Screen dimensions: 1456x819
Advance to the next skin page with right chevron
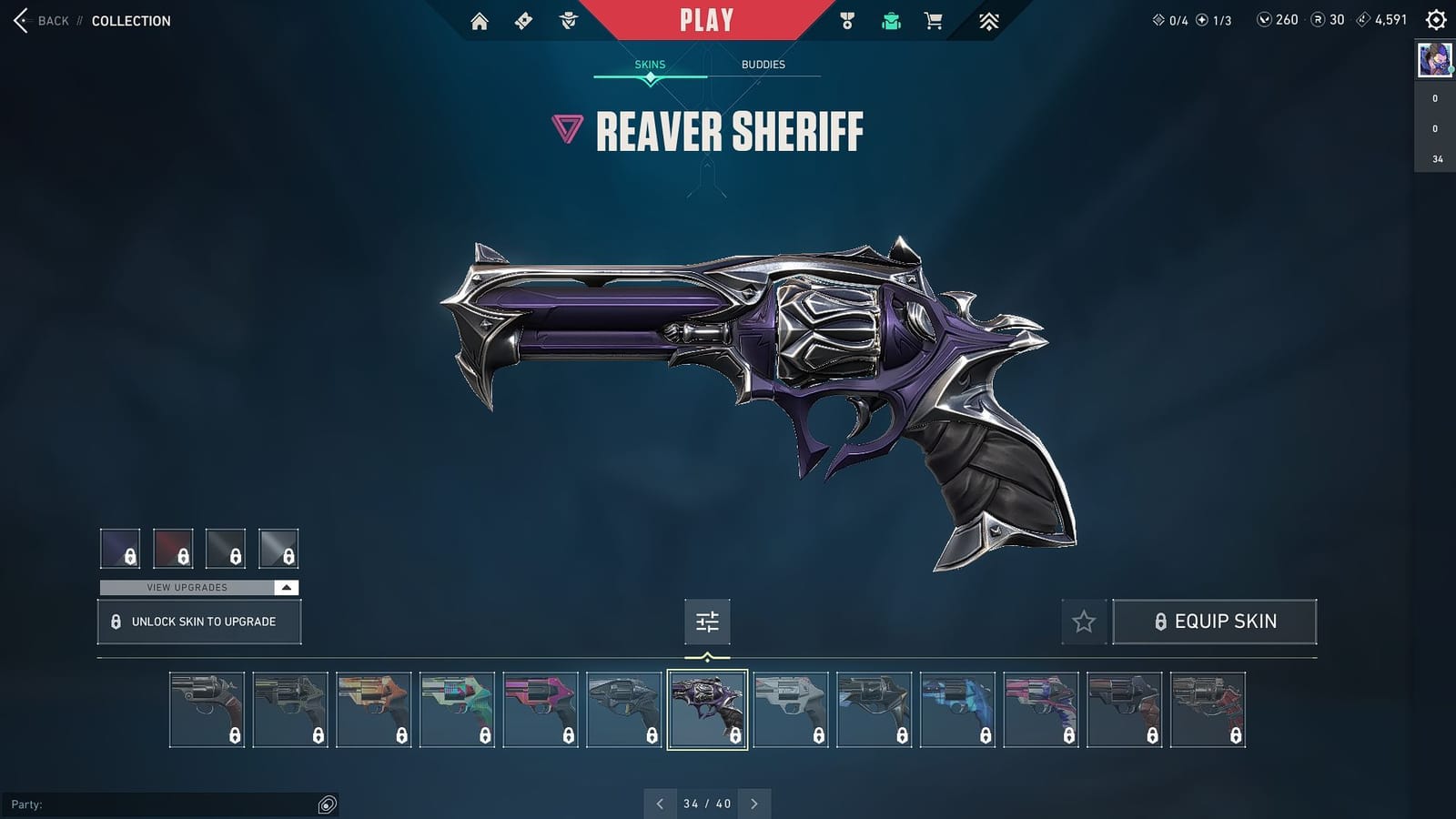click(x=753, y=804)
